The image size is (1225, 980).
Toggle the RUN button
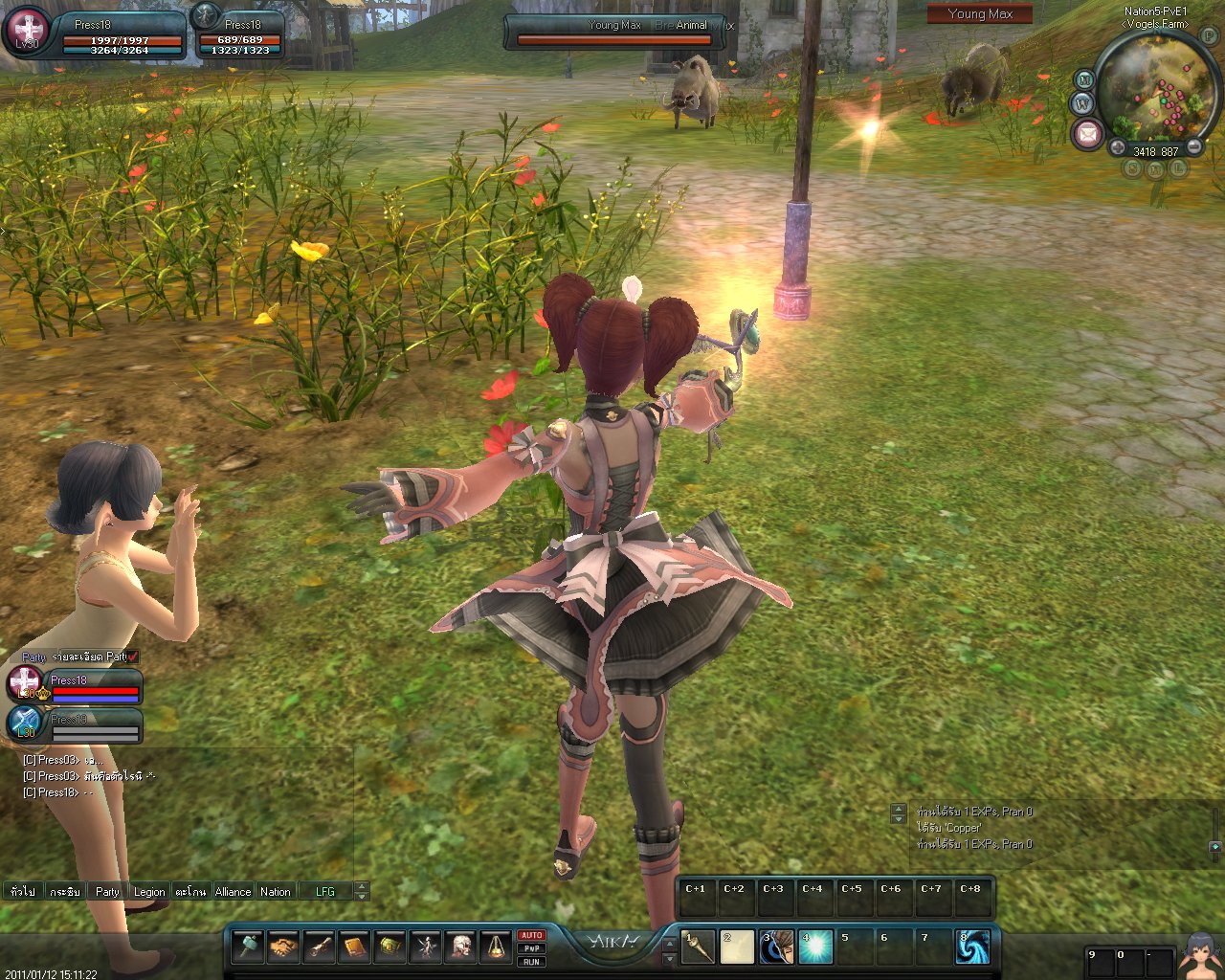point(531,962)
